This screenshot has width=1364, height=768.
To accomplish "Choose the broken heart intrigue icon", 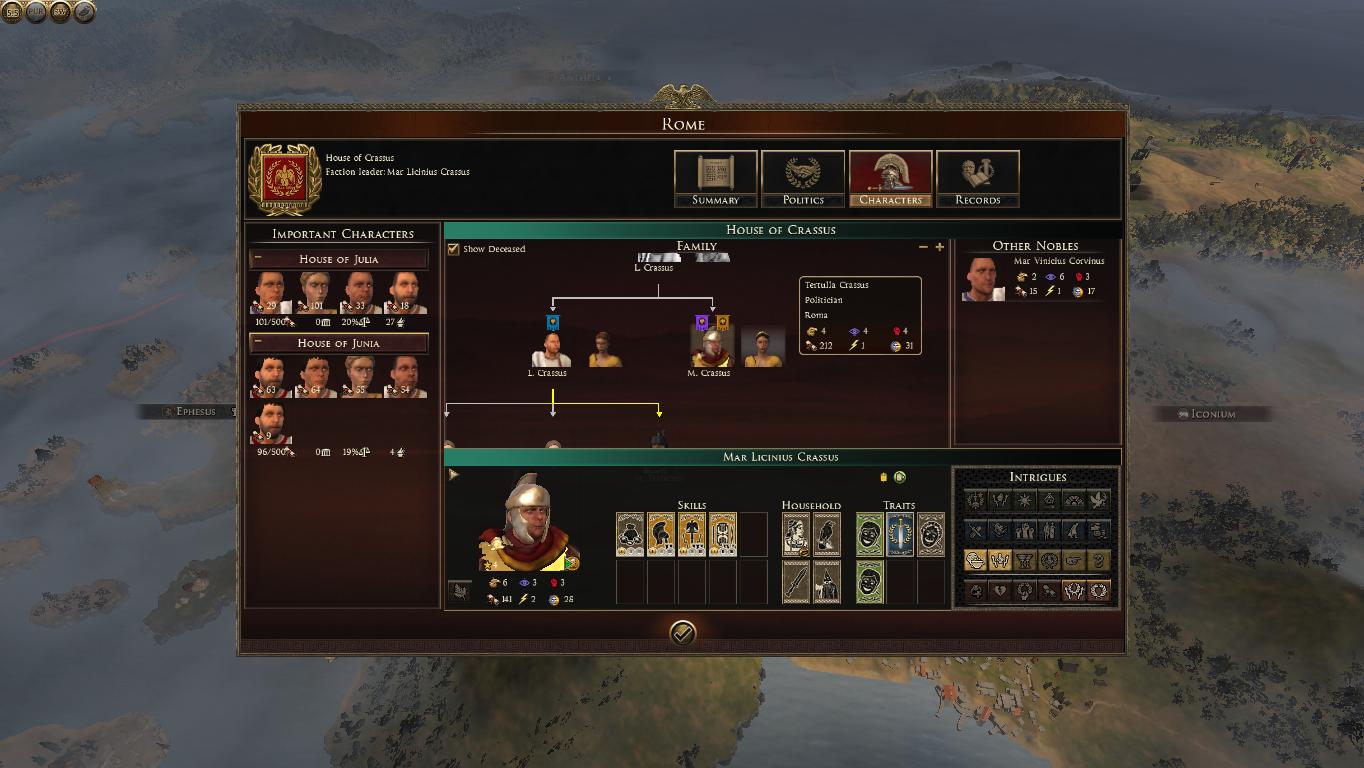I will [x=999, y=591].
